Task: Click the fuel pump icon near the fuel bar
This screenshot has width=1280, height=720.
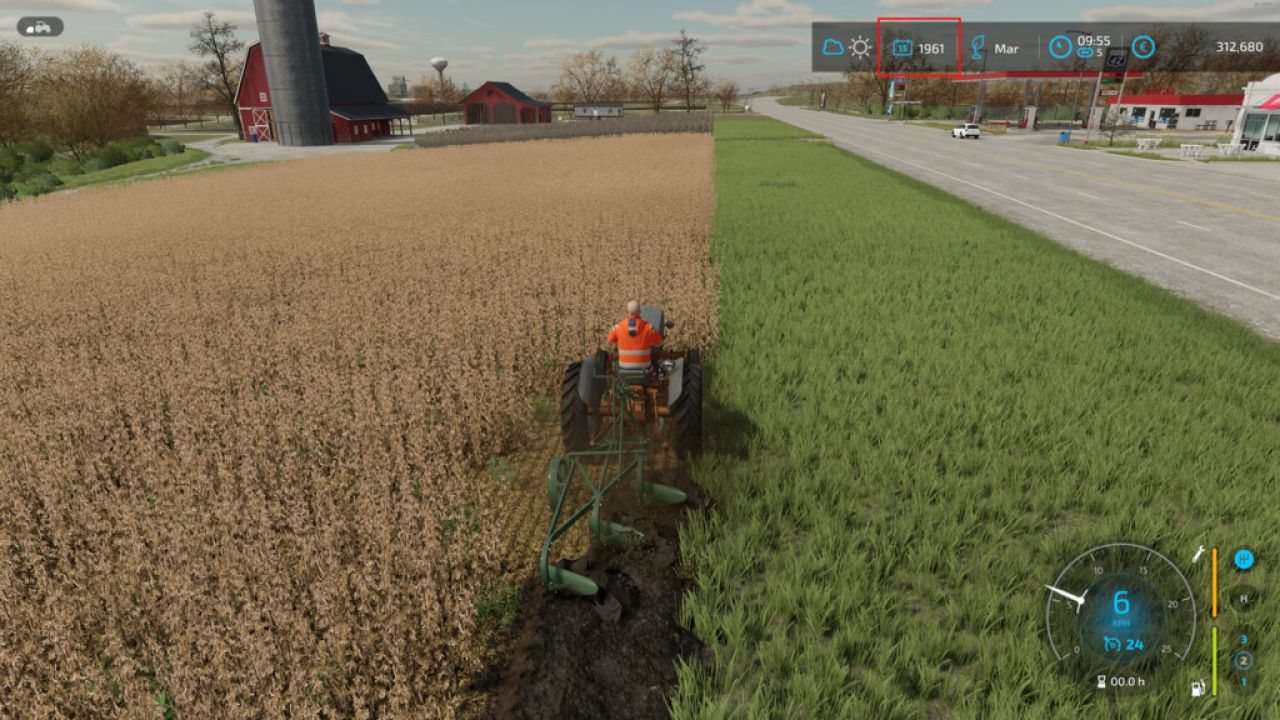Action: point(1197,688)
